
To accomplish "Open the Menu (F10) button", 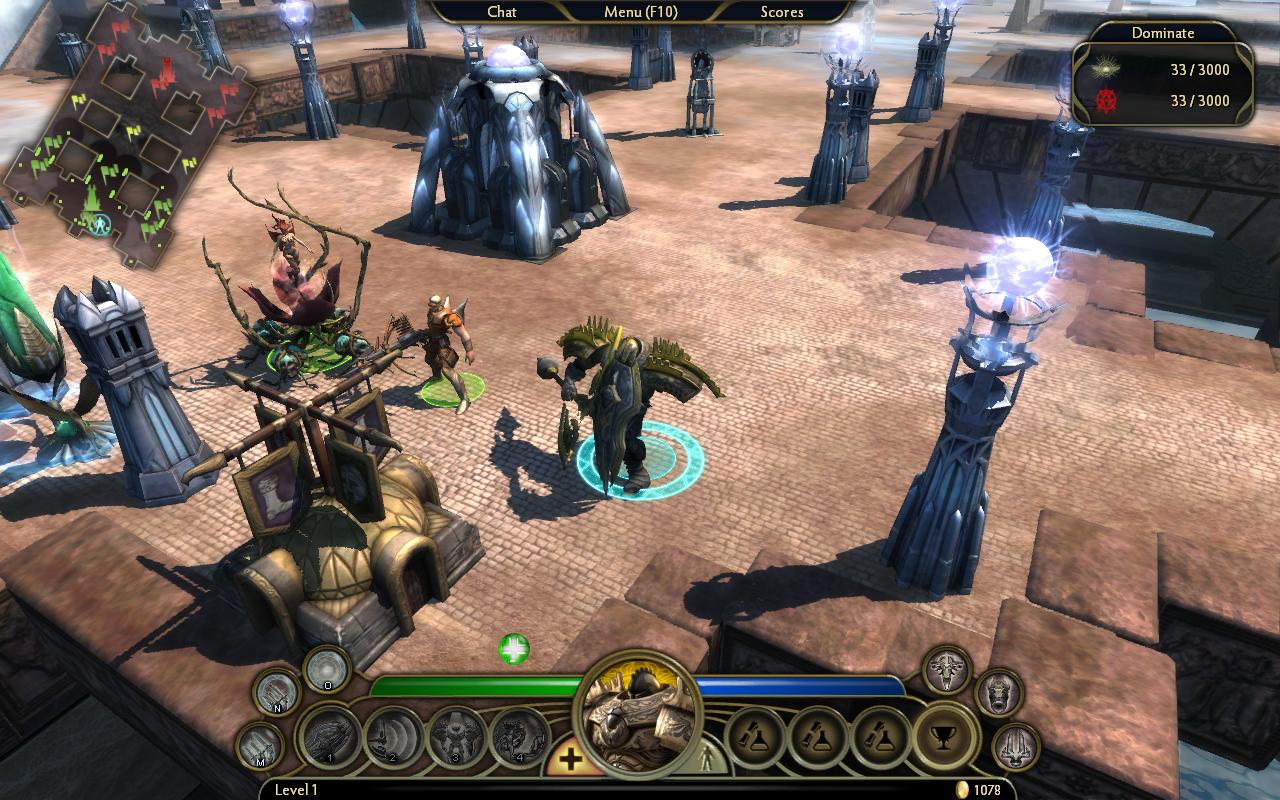I will (x=640, y=12).
